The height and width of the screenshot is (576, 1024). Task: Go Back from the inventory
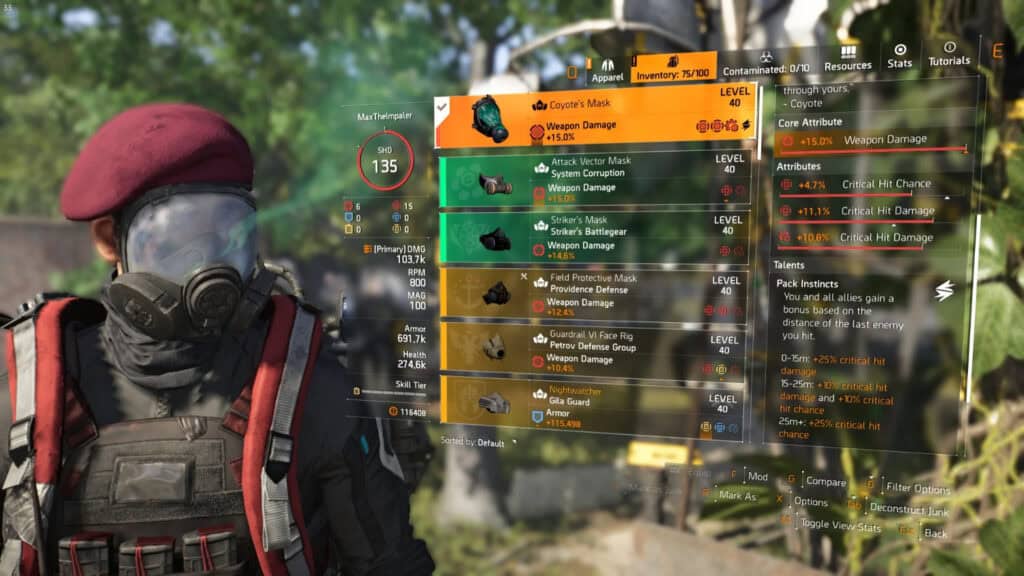click(x=934, y=533)
